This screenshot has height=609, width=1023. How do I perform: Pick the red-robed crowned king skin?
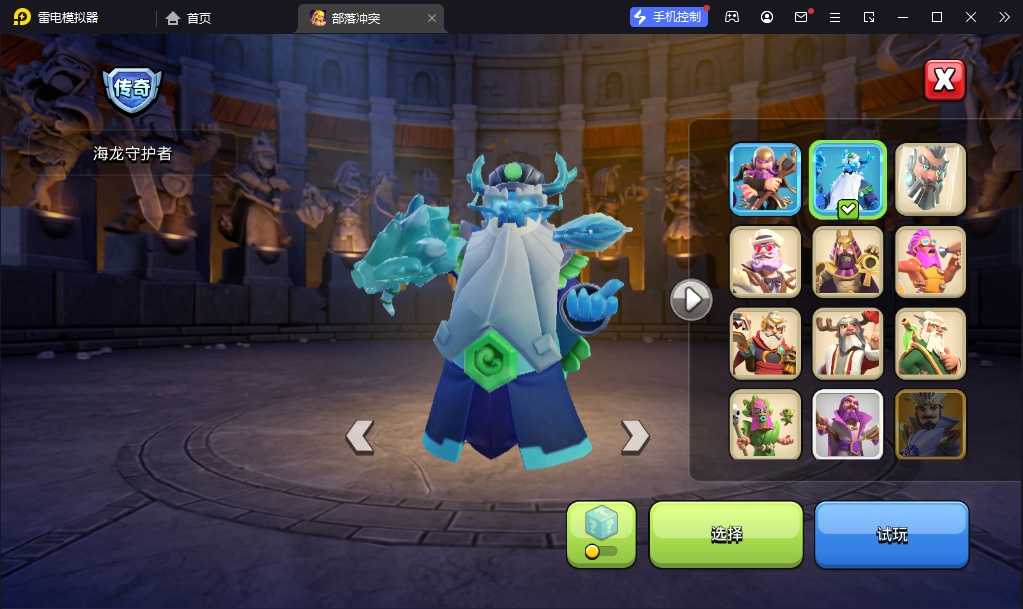pyautogui.click(x=765, y=343)
